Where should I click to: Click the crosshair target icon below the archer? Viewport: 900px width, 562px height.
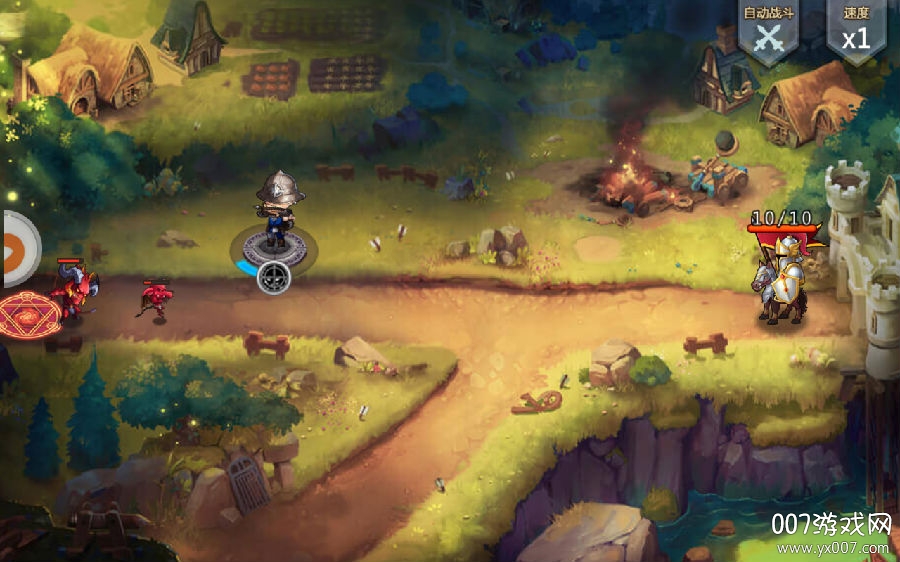tap(274, 277)
